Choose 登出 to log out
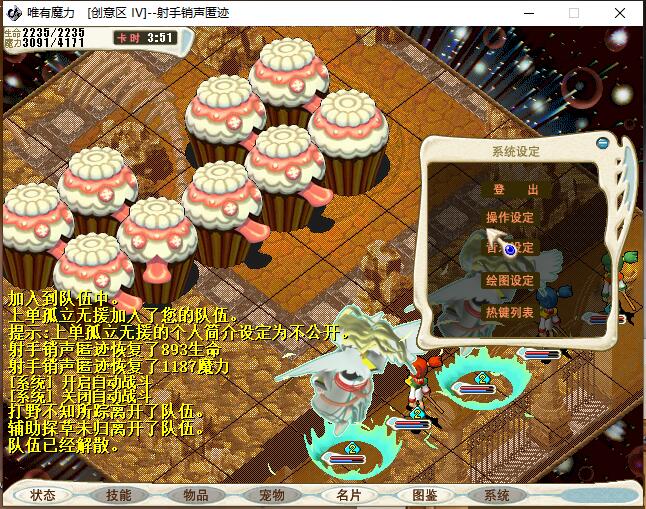 click(509, 189)
